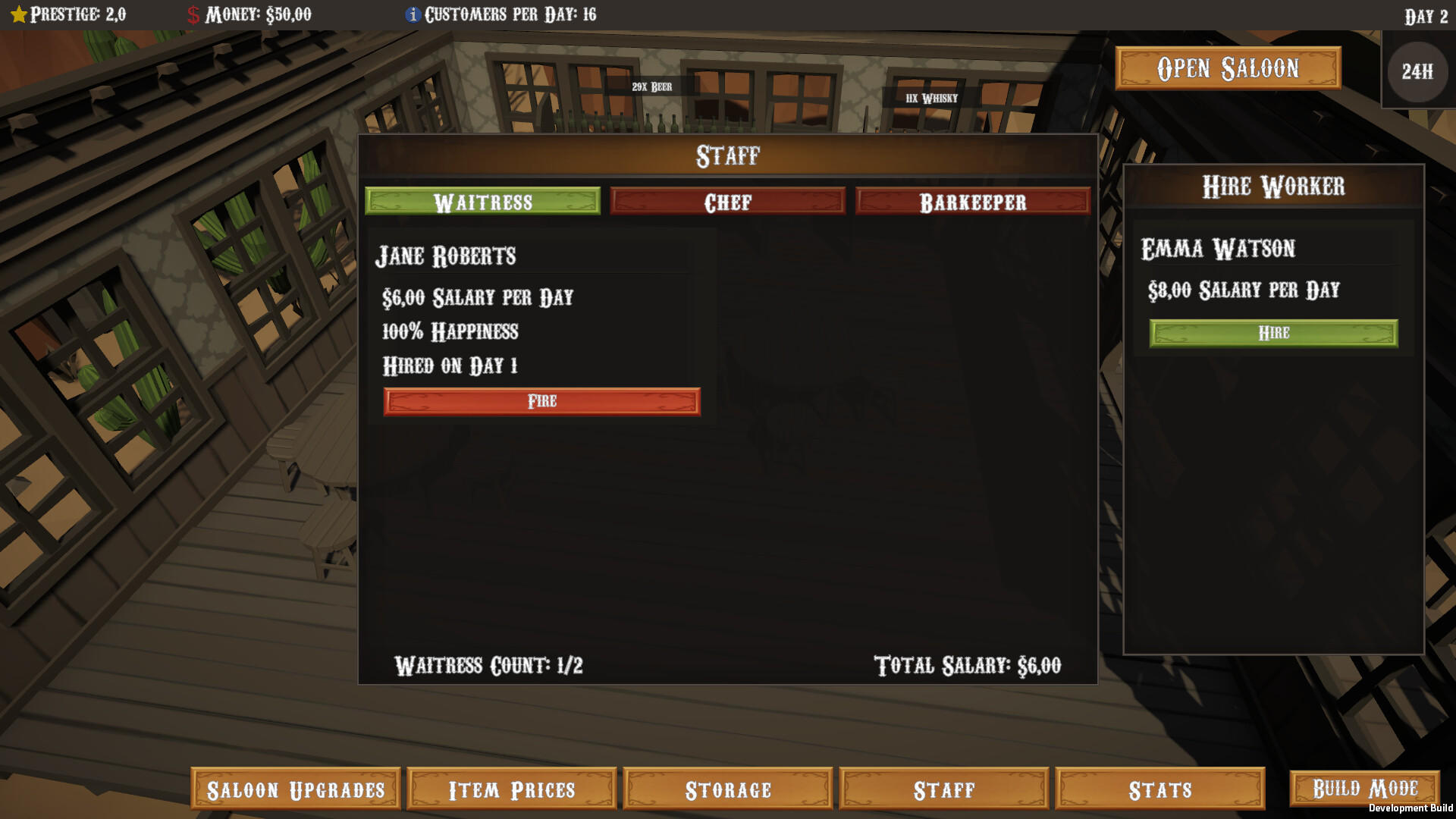Click the red money dollar icon

coord(192,13)
